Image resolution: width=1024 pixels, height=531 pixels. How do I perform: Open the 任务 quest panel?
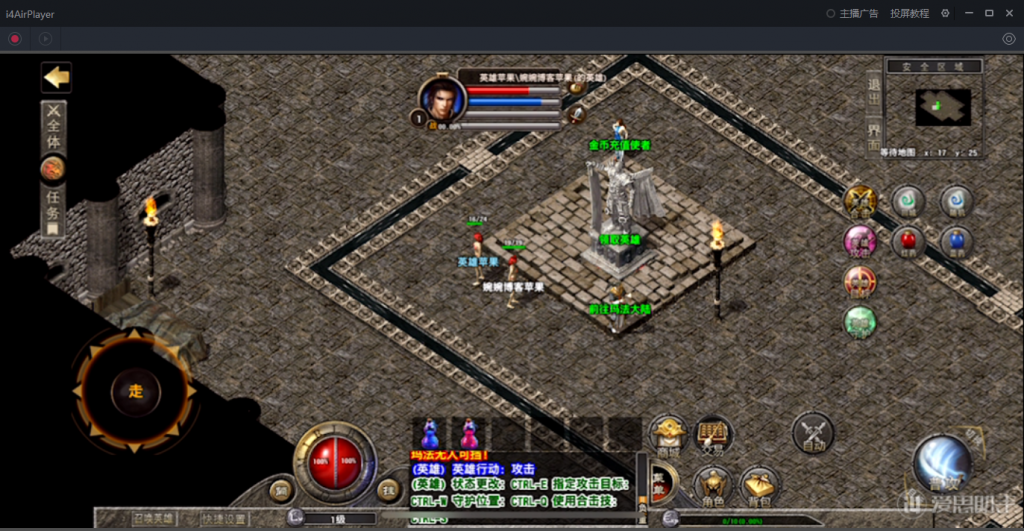coord(53,212)
